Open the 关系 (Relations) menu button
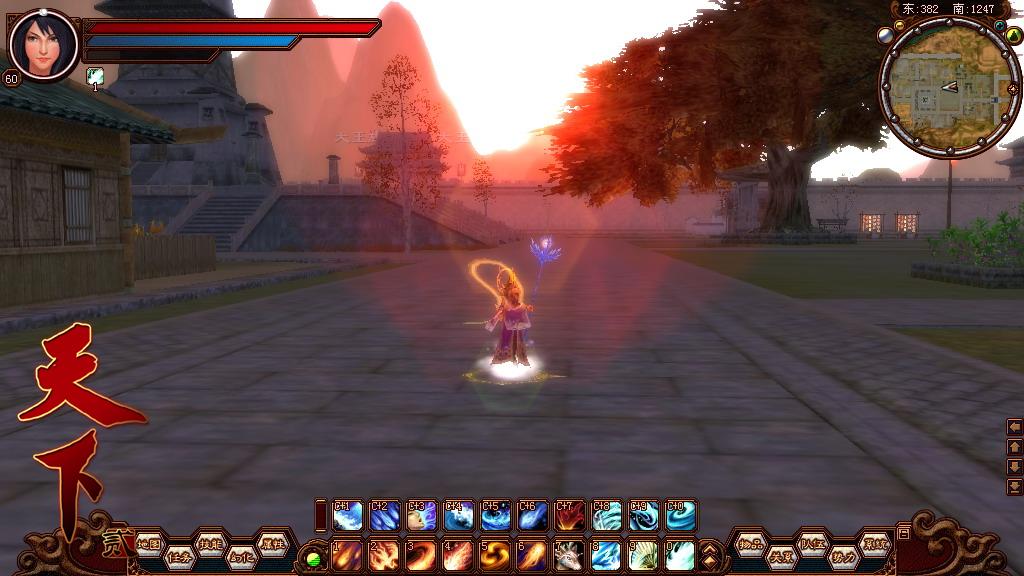Image resolution: width=1024 pixels, height=576 pixels. point(780,557)
